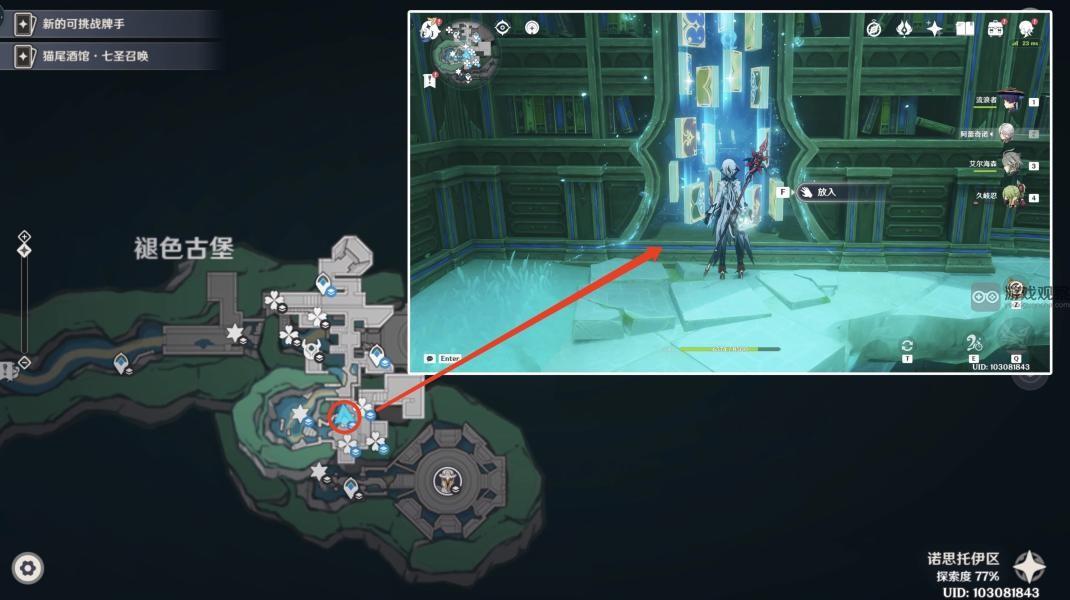Open the compass icon in the inset top bar
Image resolution: width=1070 pixels, height=600 pixels.
point(873,28)
